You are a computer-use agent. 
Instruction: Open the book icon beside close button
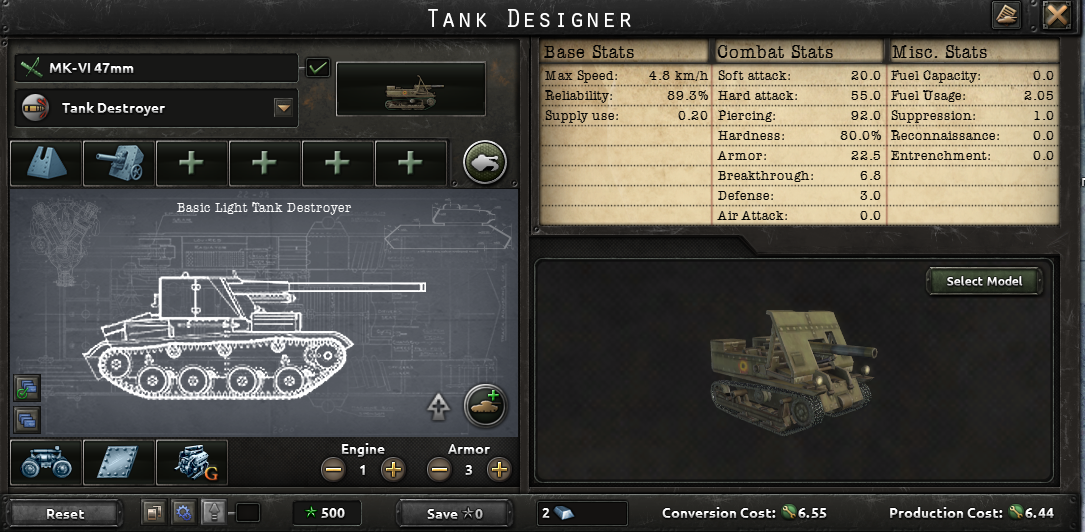(1006, 16)
